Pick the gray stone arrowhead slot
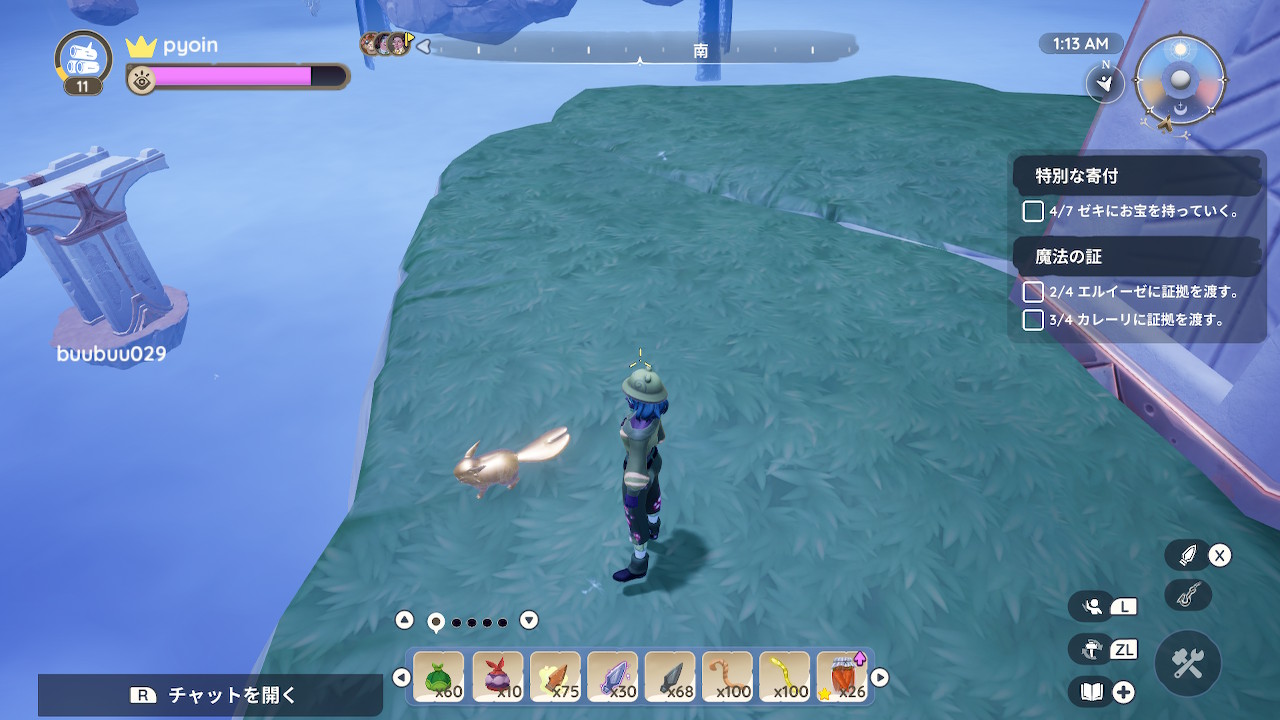The height and width of the screenshot is (720, 1280). point(670,677)
